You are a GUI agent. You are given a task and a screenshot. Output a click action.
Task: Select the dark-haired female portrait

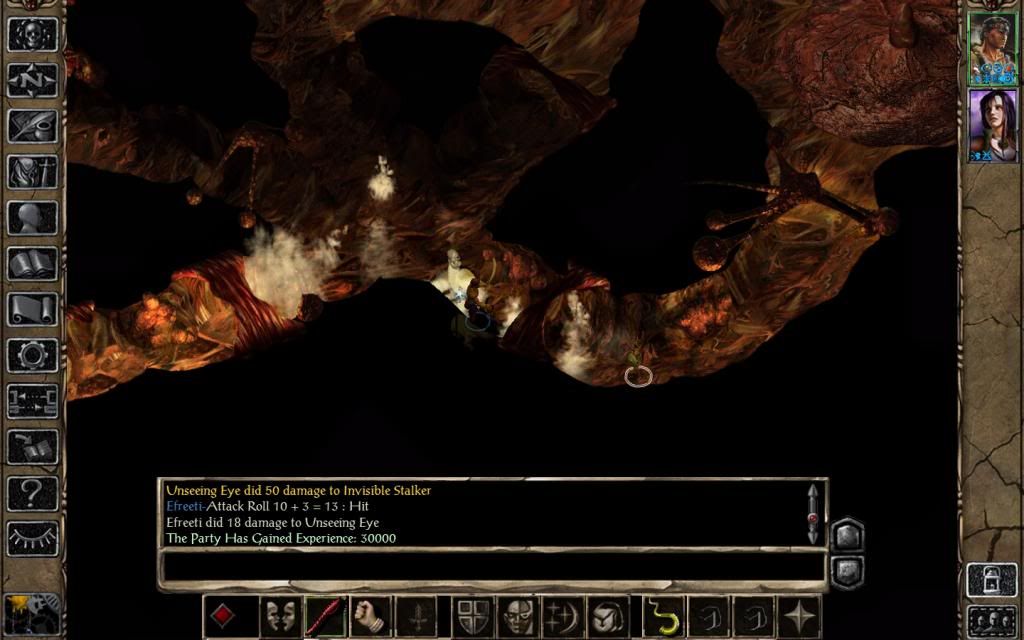pyautogui.click(x=992, y=125)
